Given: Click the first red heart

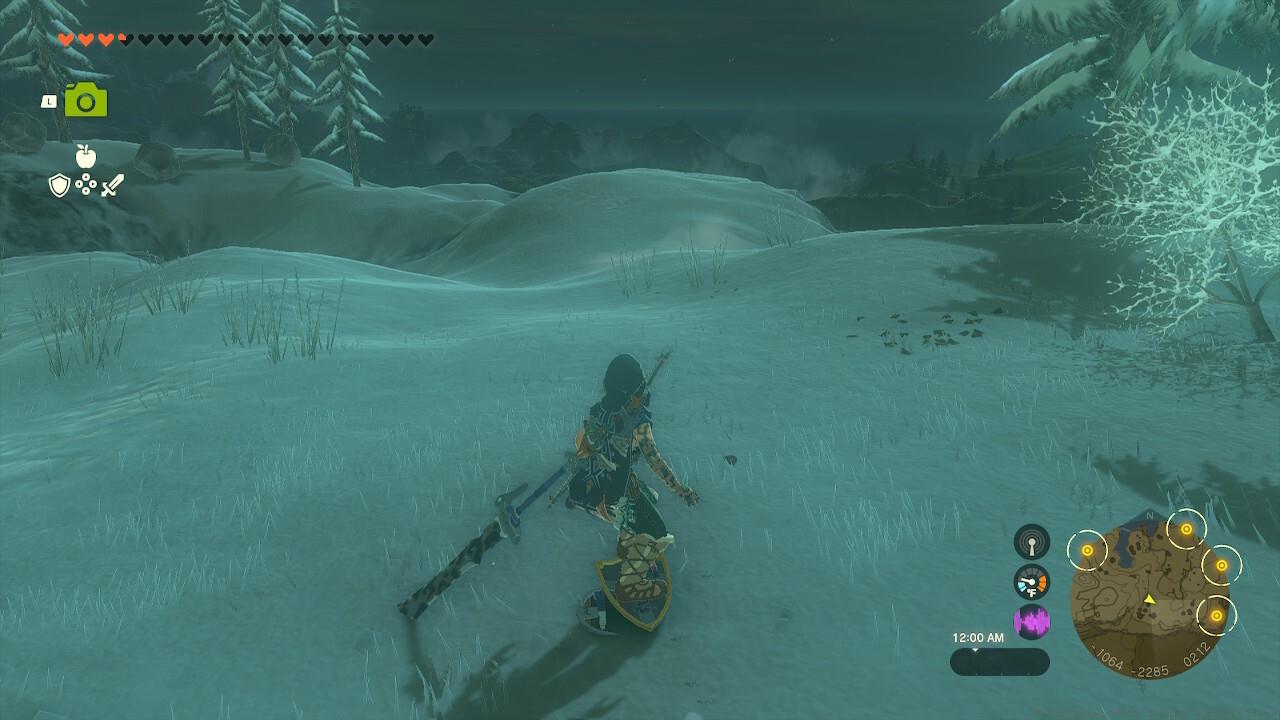Looking at the screenshot, I should [x=66, y=40].
